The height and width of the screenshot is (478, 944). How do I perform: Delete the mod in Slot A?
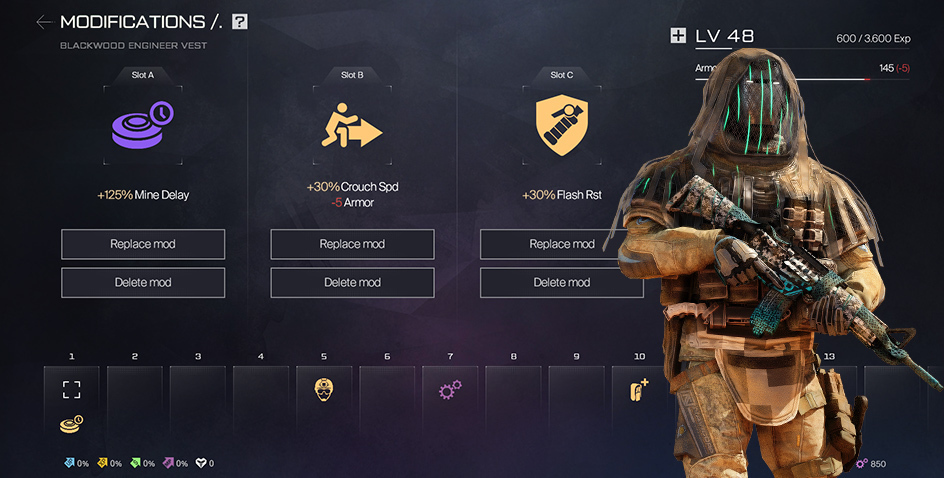click(143, 282)
